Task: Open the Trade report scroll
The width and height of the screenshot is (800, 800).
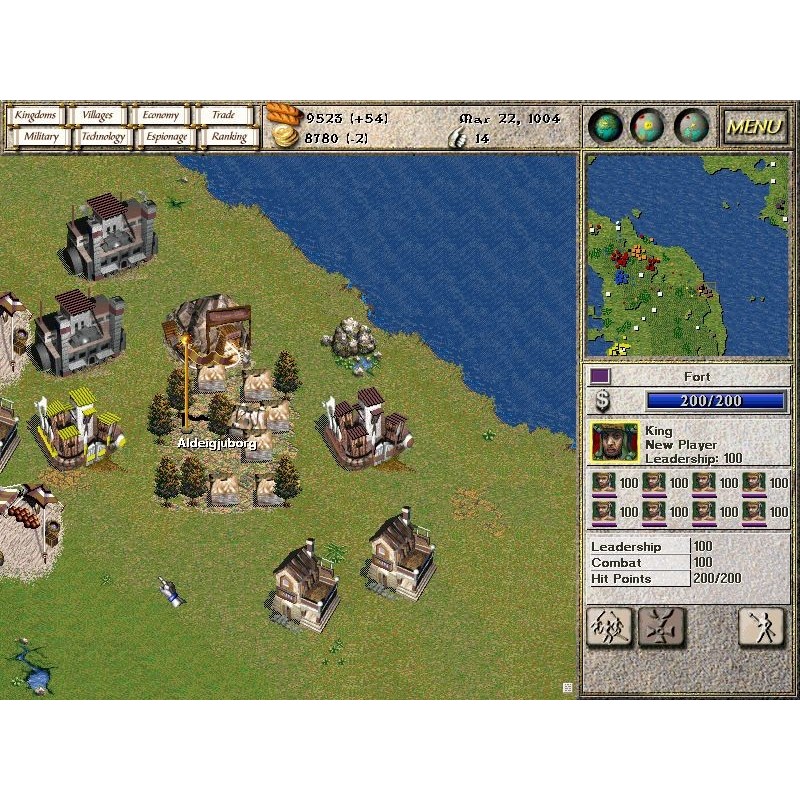Action: click(224, 116)
